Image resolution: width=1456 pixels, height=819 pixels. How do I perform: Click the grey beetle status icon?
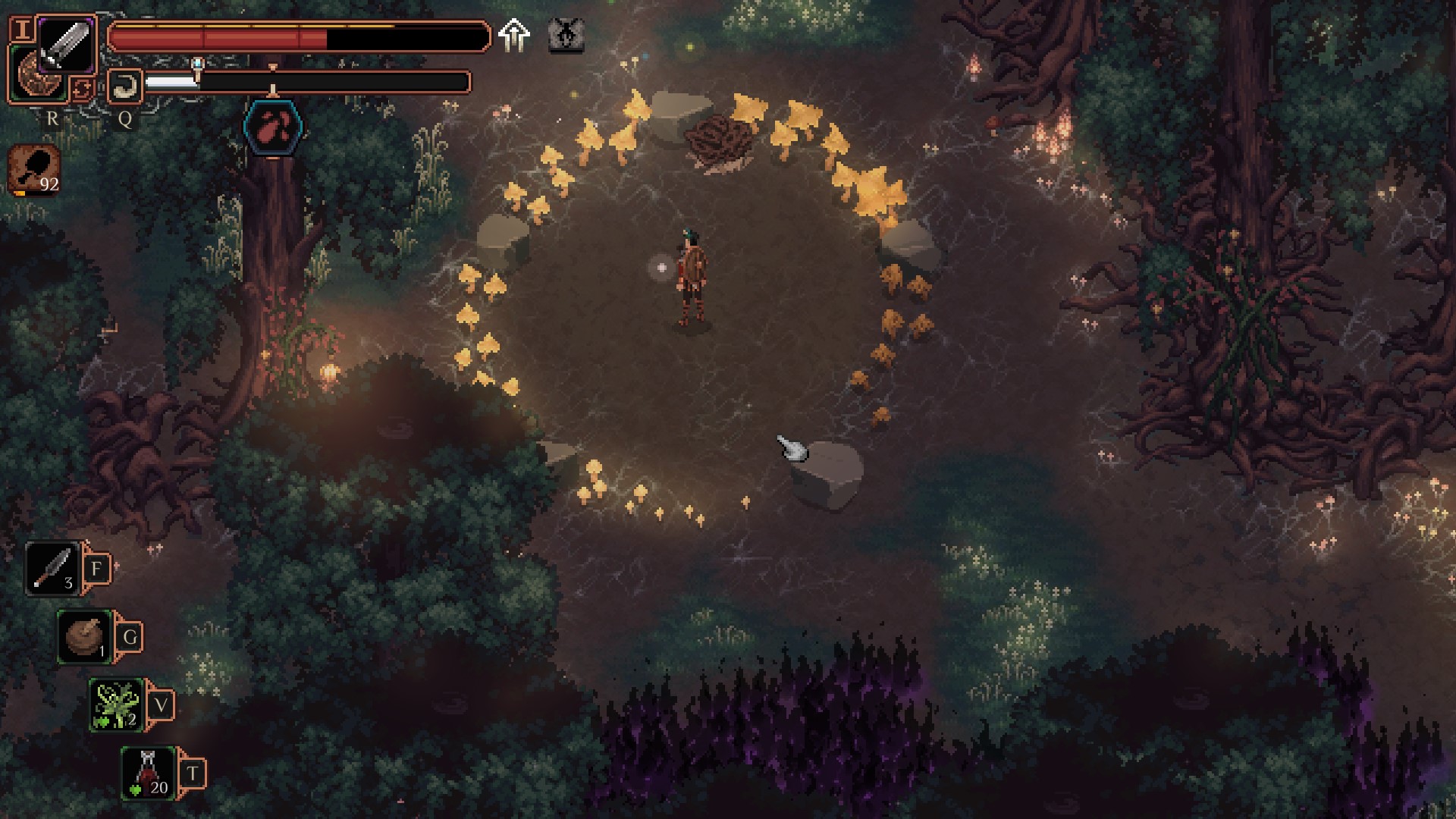point(566,36)
